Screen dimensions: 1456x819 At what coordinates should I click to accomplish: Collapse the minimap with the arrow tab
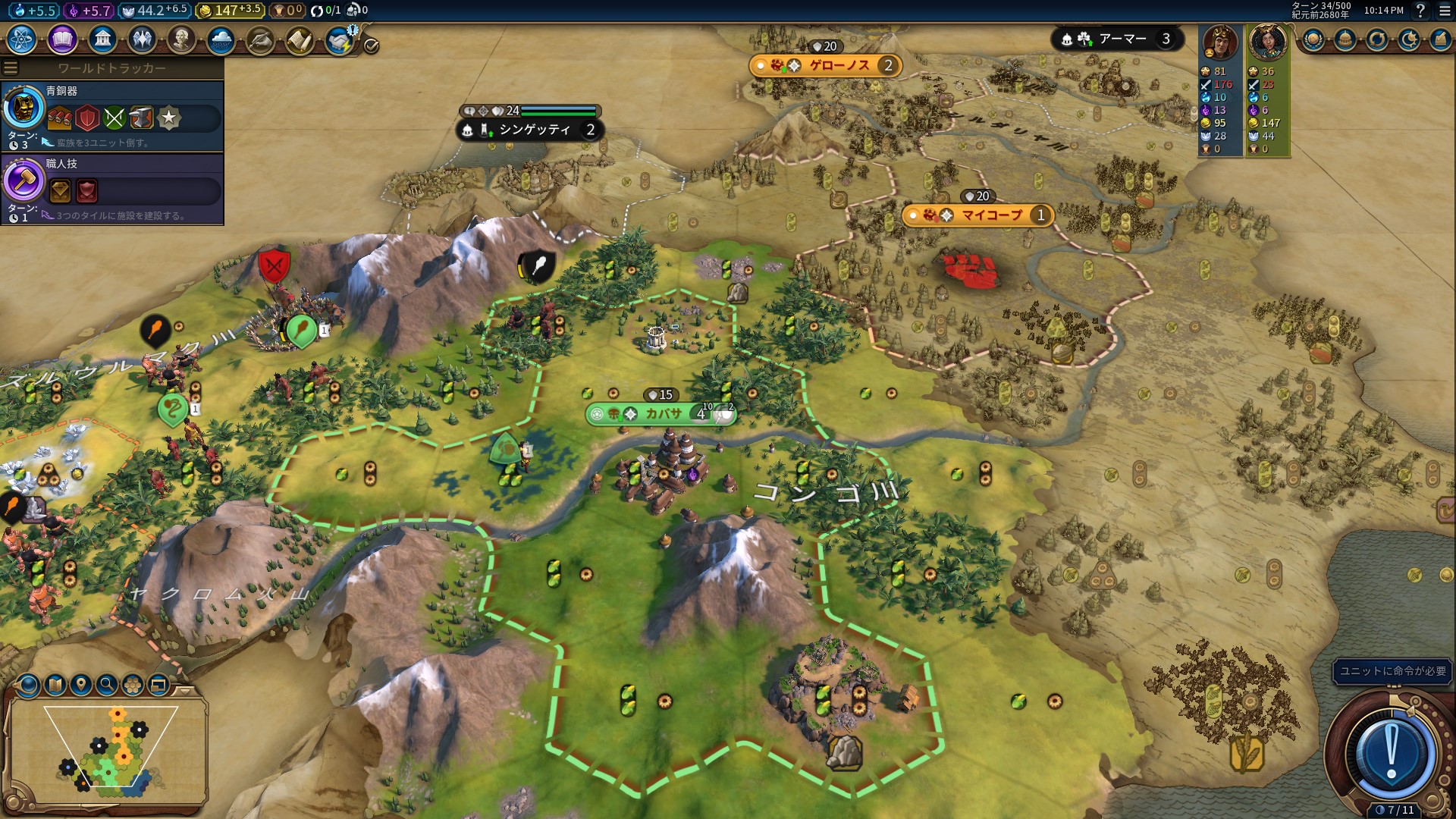pyautogui.click(x=184, y=691)
